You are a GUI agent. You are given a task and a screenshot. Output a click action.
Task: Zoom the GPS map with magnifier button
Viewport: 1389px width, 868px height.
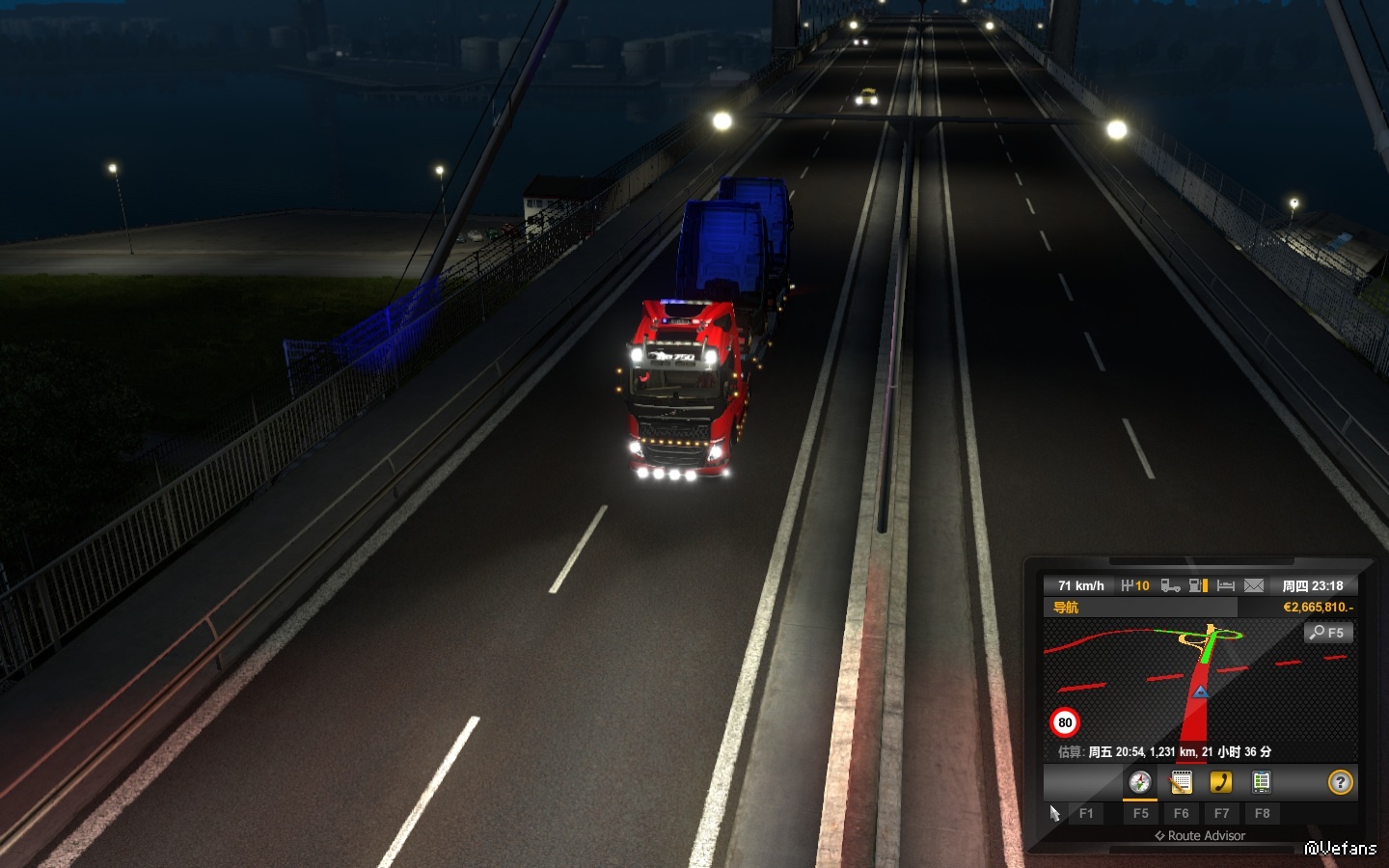[1328, 633]
